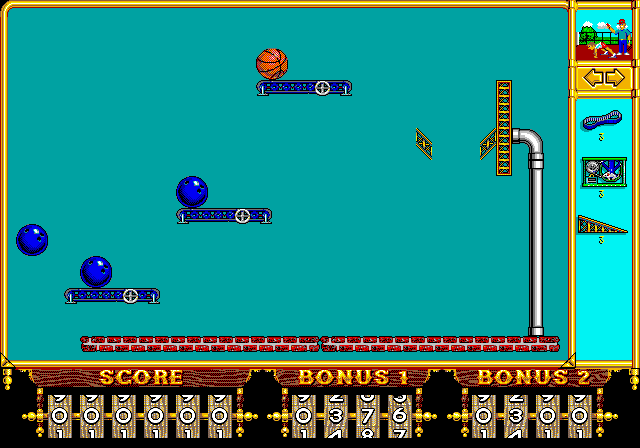This screenshot has height=448, width=640.
Task: Click the left arrow of the parts bin
Action: click(591, 78)
